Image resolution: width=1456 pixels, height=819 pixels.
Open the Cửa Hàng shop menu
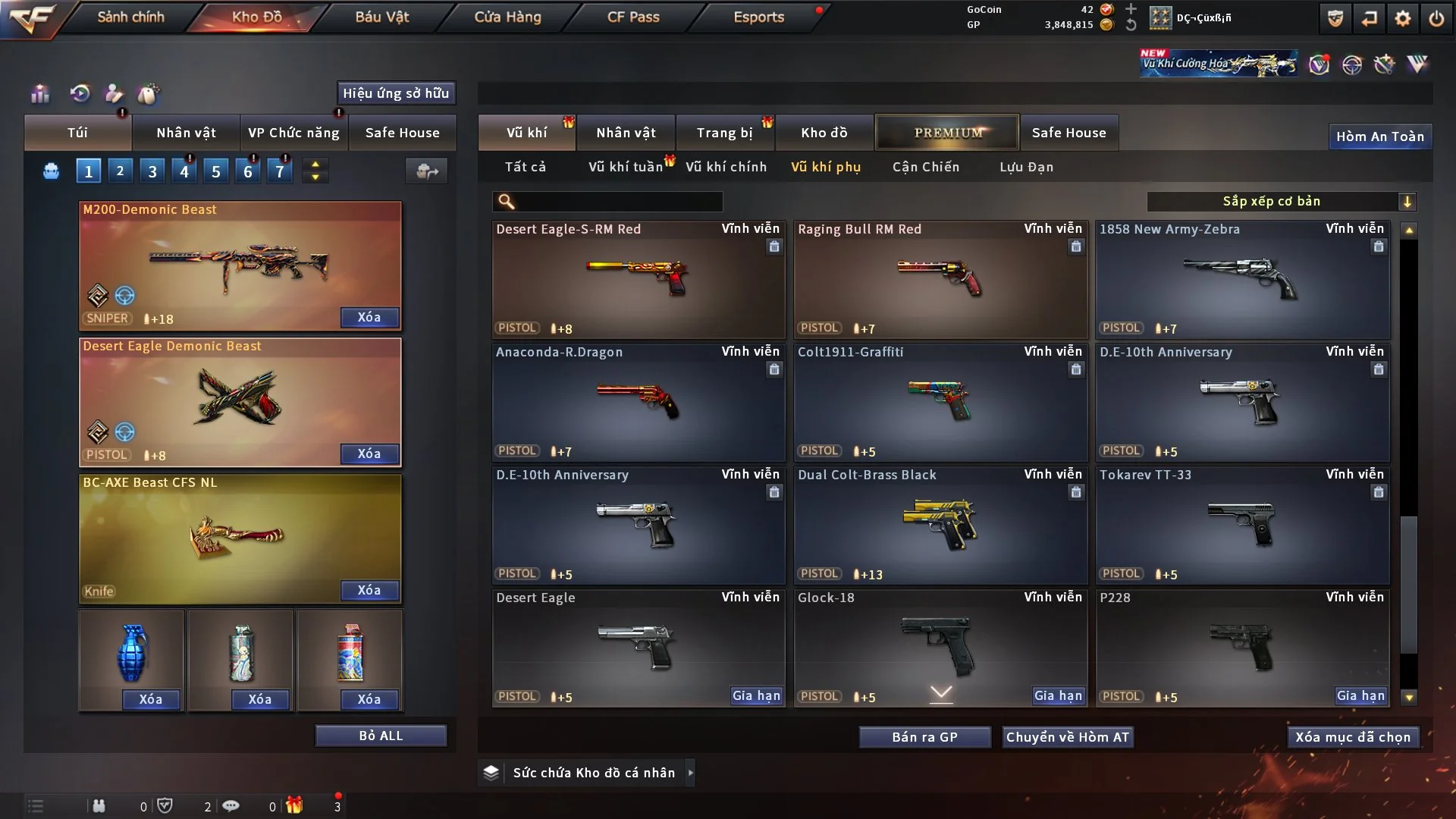pyautogui.click(x=507, y=17)
